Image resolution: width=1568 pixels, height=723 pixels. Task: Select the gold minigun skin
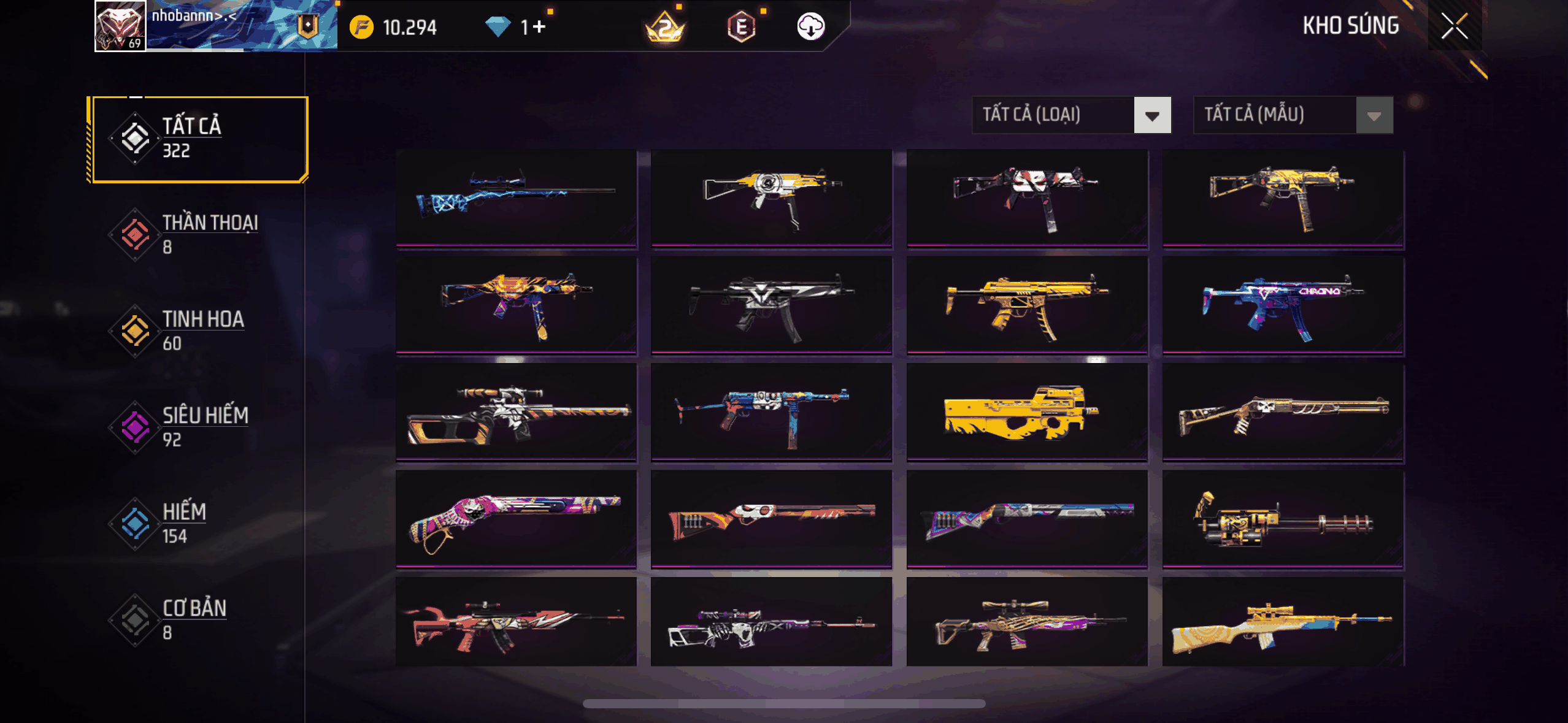pyautogui.click(x=1283, y=519)
